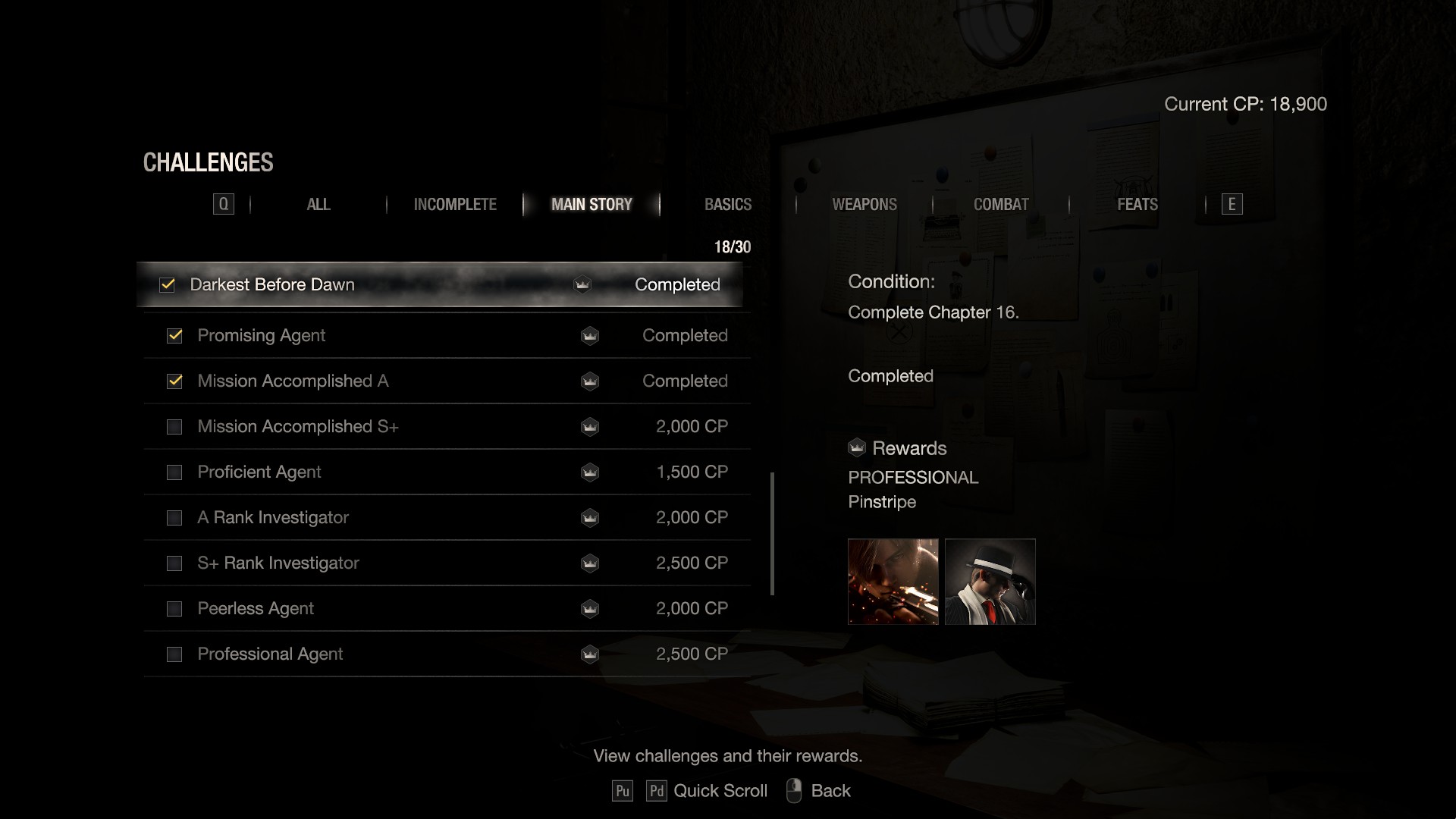Click the Back option at the bottom

[x=831, y=790]
